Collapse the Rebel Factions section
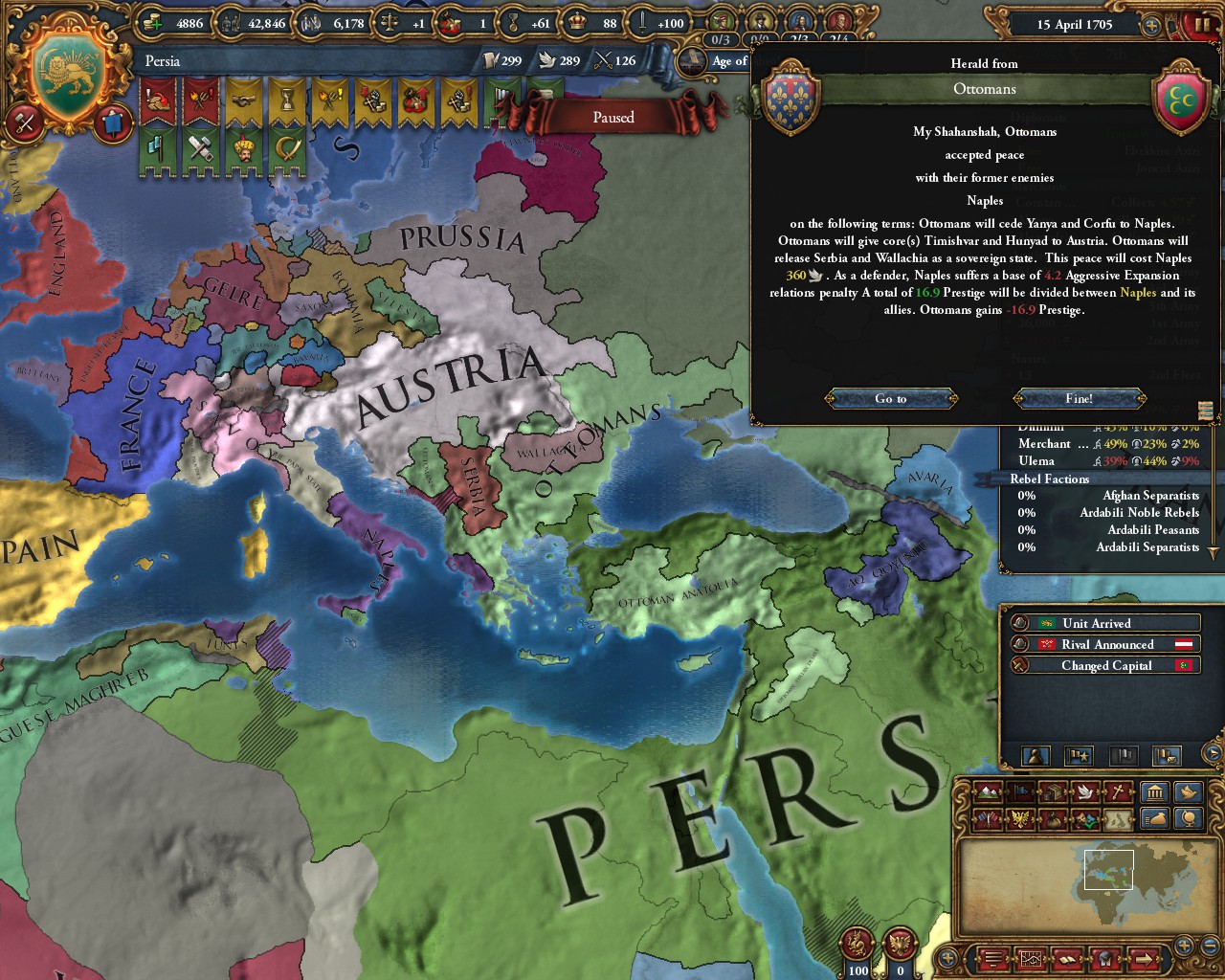 click(x=1051, y=479)
